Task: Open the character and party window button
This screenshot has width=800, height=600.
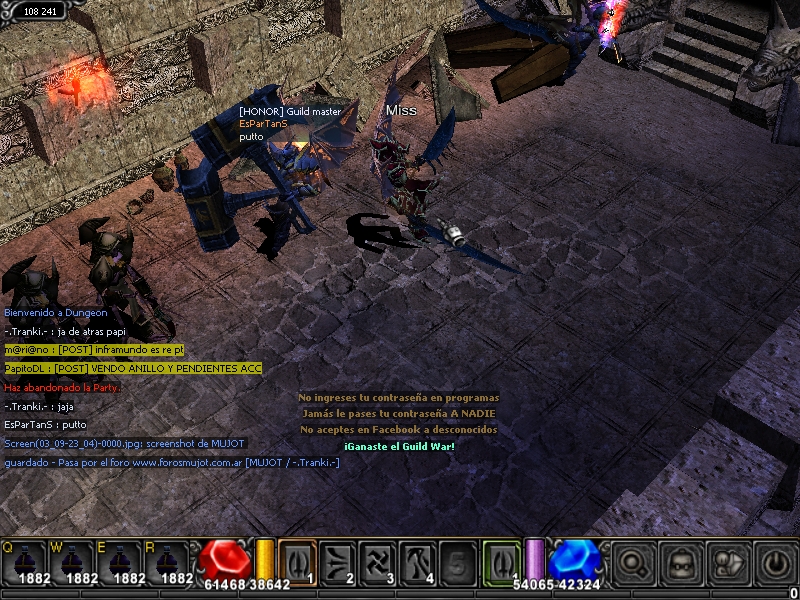Action: point(729,562)
